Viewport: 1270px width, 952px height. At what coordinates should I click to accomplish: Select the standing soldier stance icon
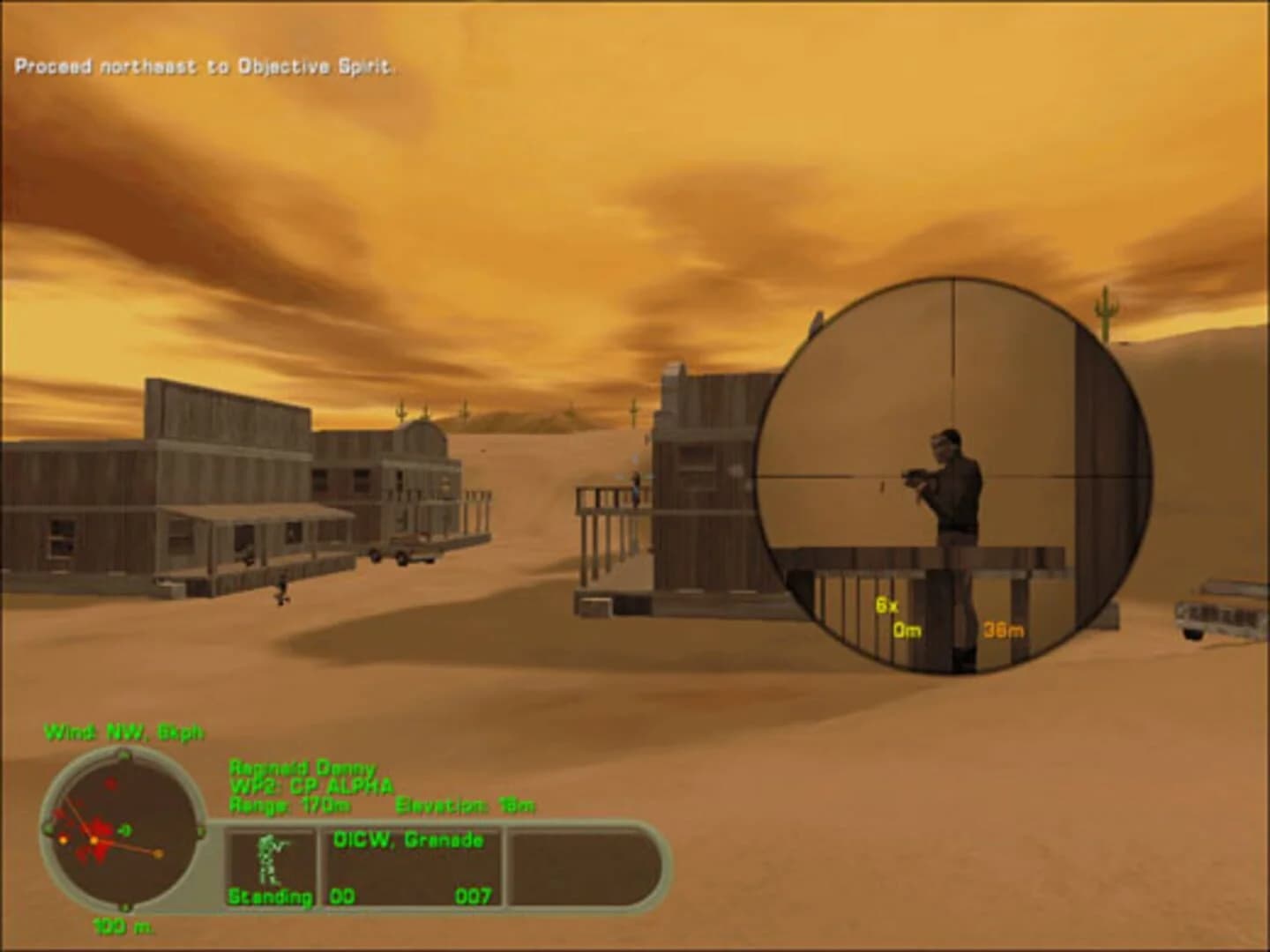271,859
